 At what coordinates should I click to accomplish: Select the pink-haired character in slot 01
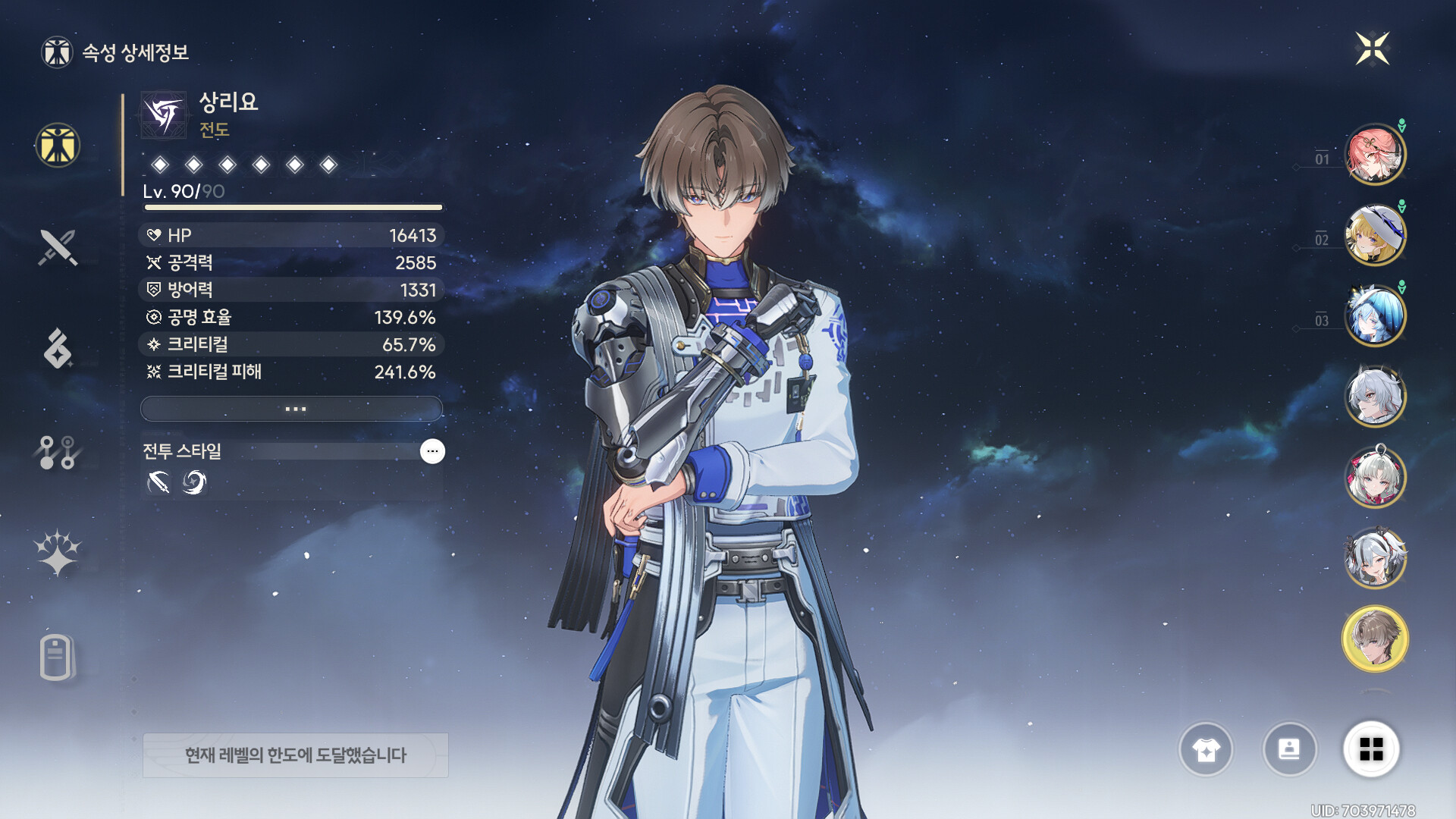1374,155
